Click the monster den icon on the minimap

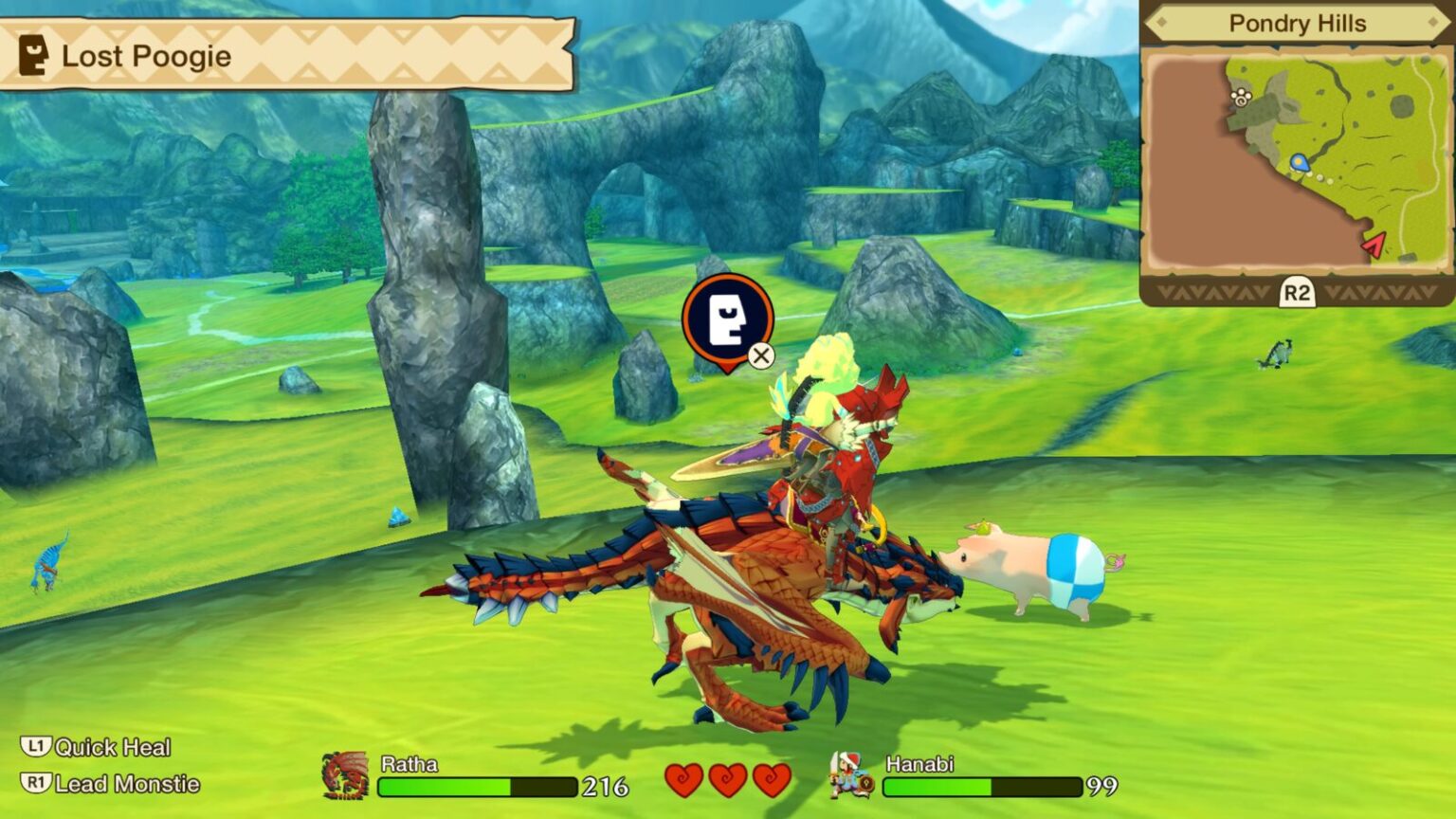coord(1240,97)
